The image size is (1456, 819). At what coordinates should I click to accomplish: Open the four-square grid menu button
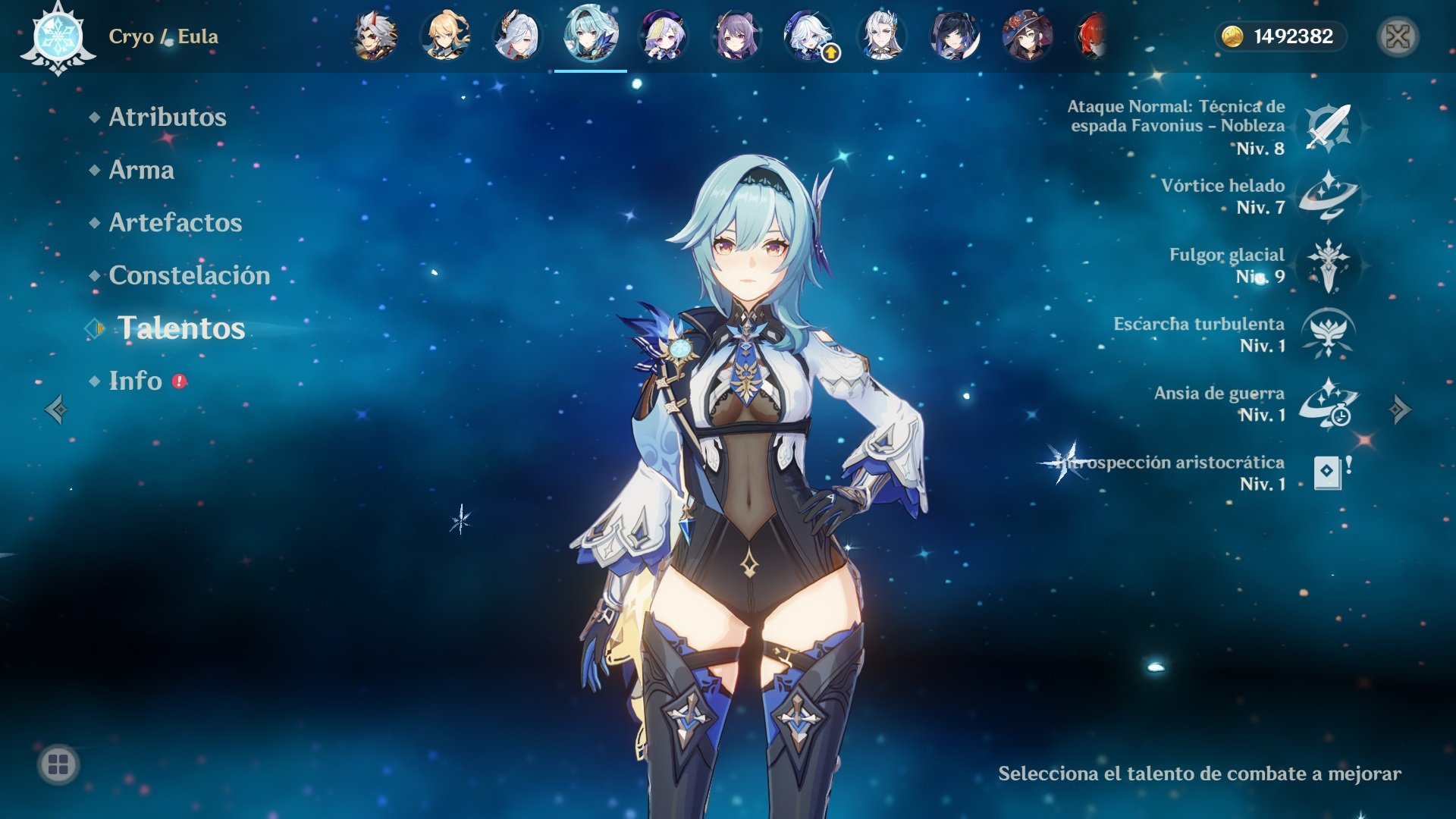pyautogui.click(x=58, y=764)
